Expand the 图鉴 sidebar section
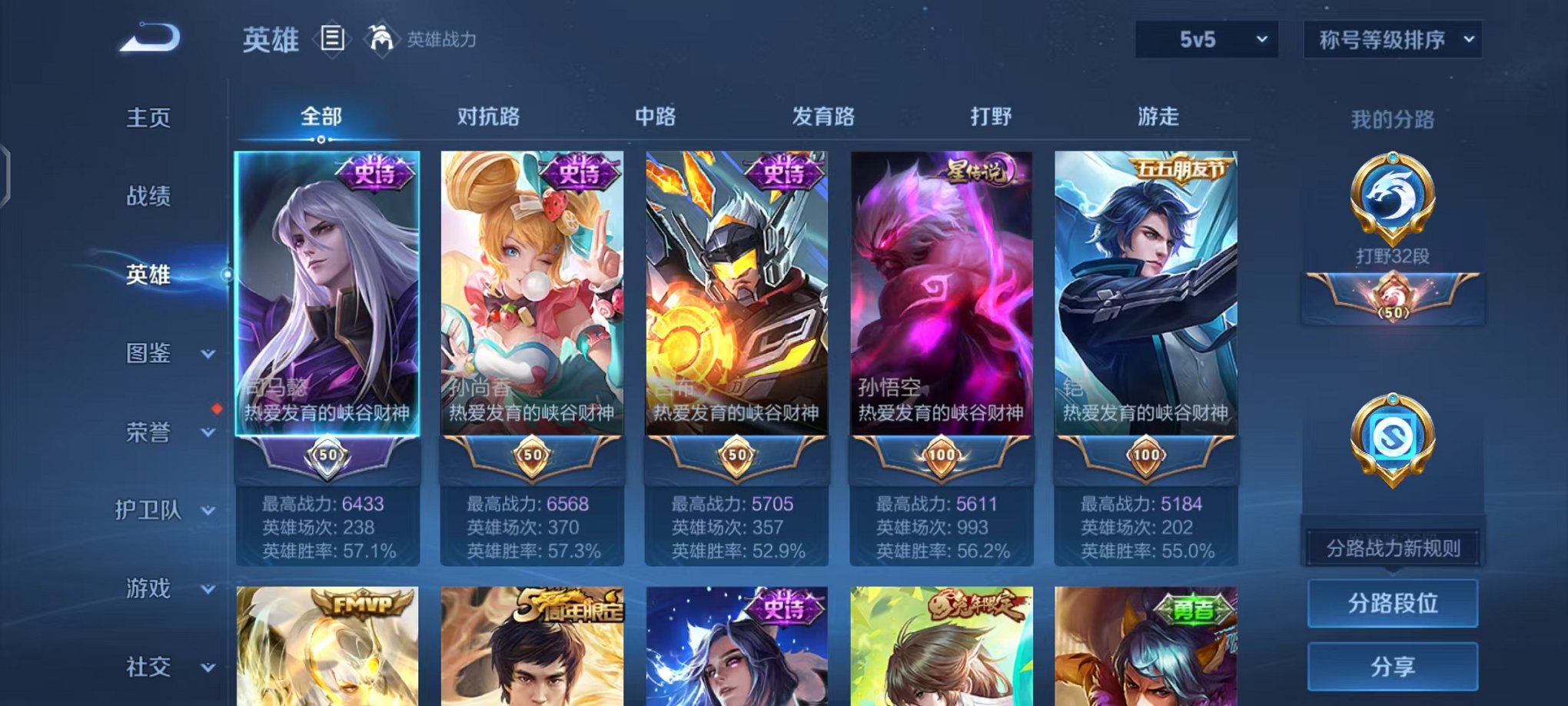1568x706 pixels. pyautogui.click(x=154, y=354)
